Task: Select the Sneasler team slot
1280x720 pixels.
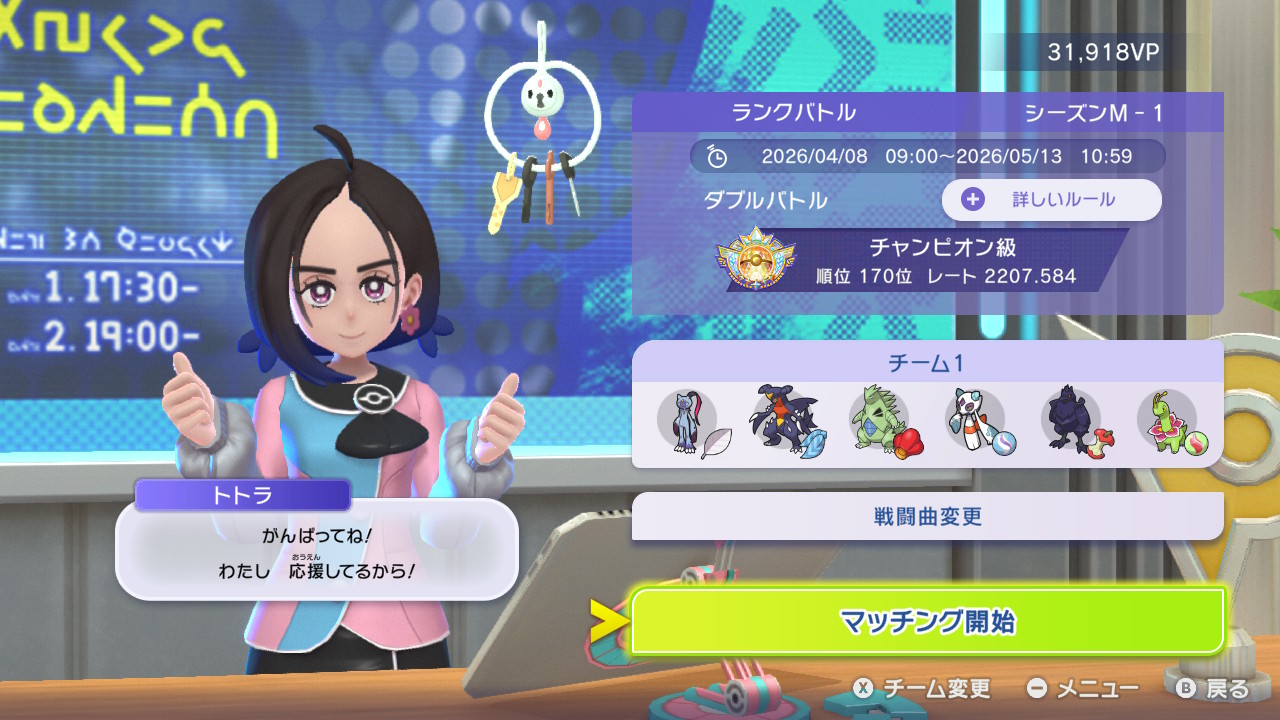Action: click(x=688, y=420)
